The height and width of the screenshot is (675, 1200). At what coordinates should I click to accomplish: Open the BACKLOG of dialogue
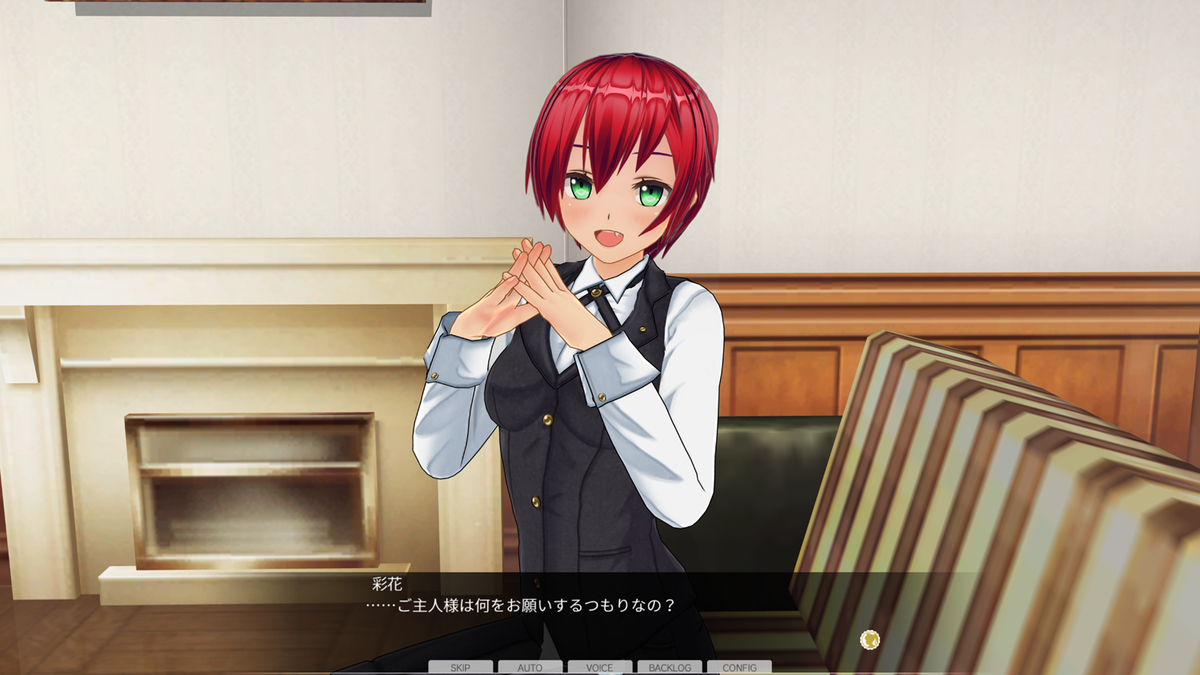coord(669,667)
